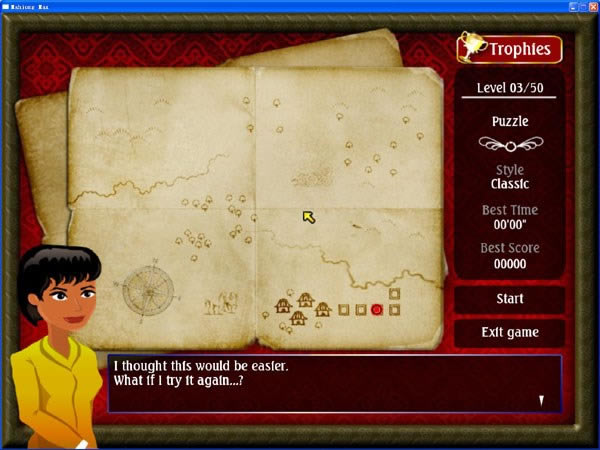600x450 pixels.
Task: Close the game window
Action: (x=592, y=6)
